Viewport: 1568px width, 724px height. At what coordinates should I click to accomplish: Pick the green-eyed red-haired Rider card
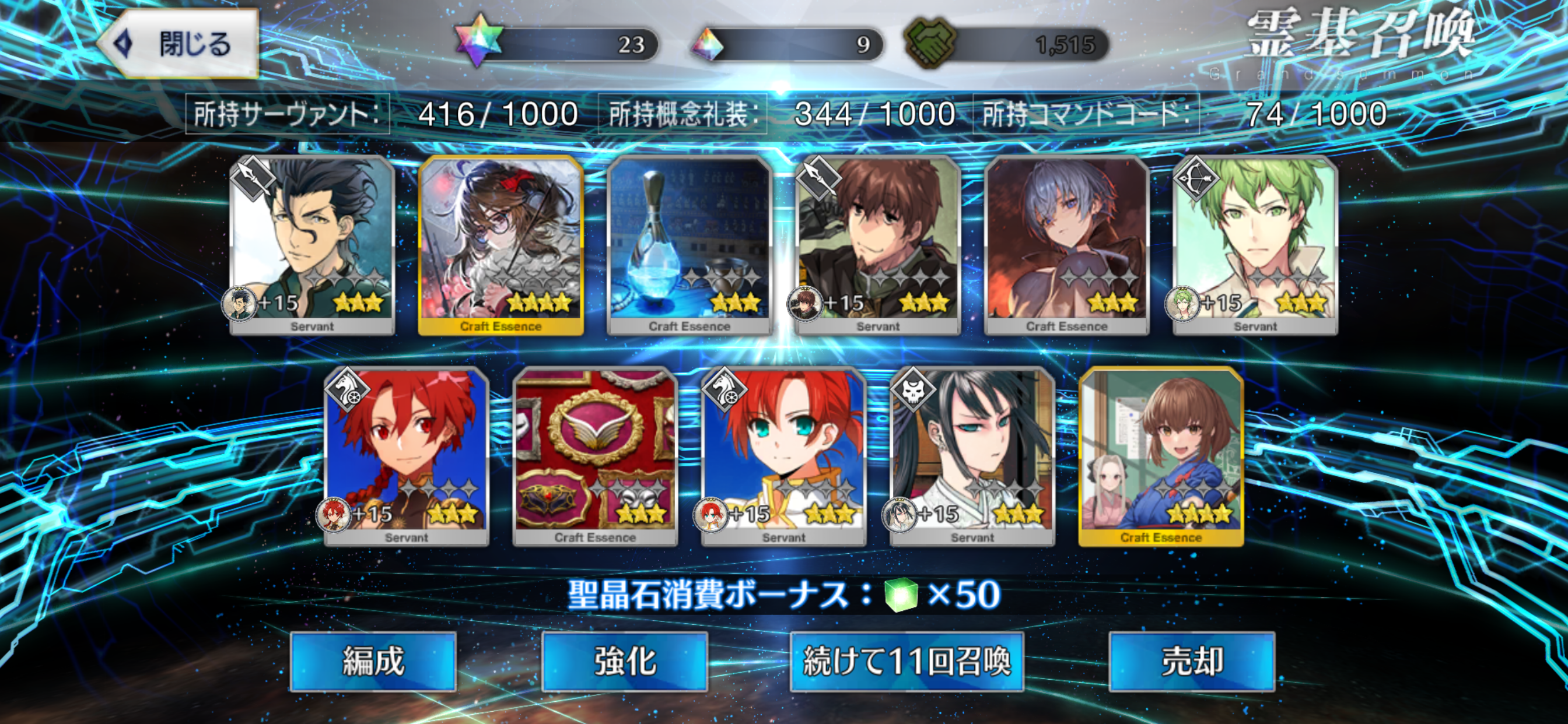(784, 455)
